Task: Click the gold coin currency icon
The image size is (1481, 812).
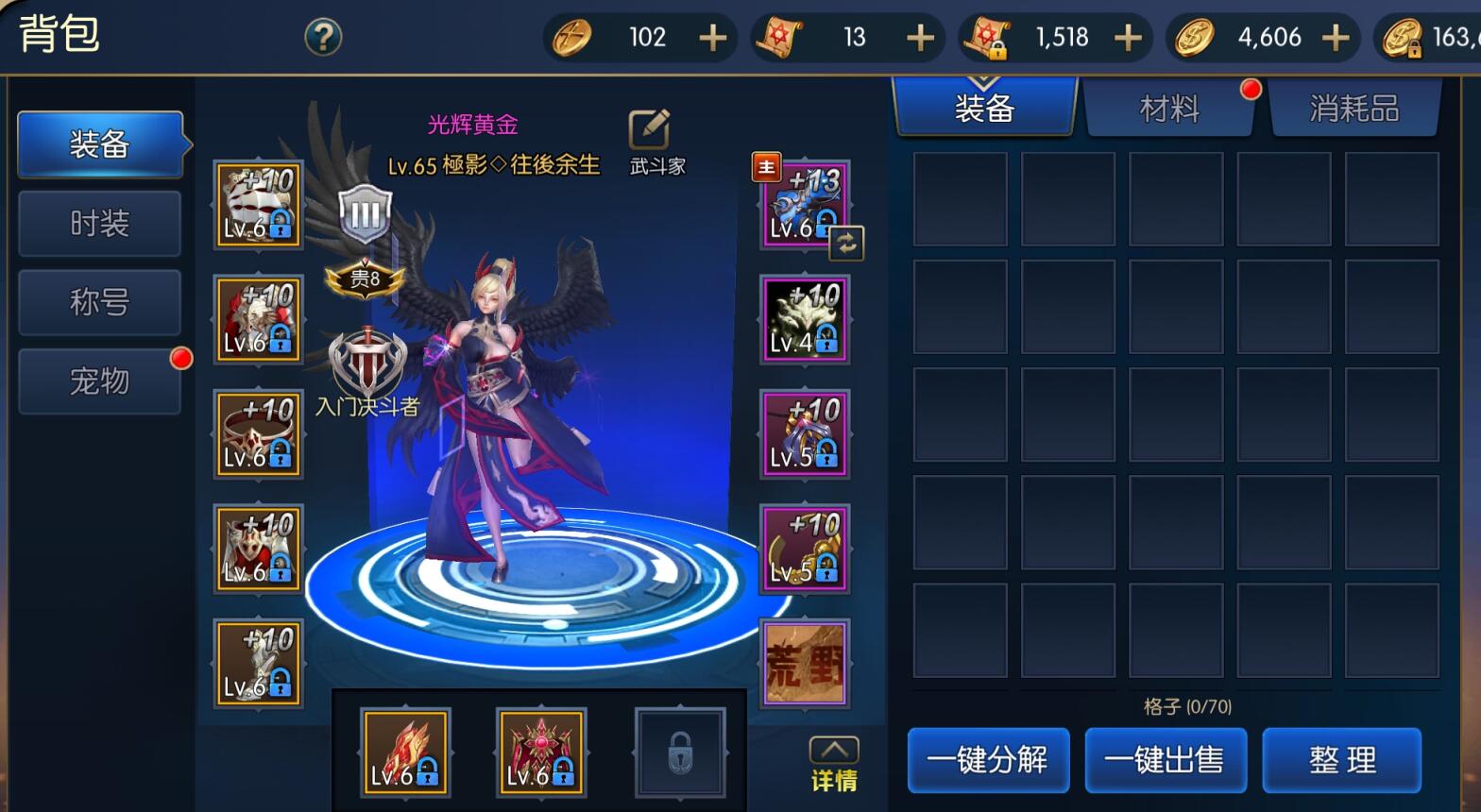Action: [x=1194, y=37]
